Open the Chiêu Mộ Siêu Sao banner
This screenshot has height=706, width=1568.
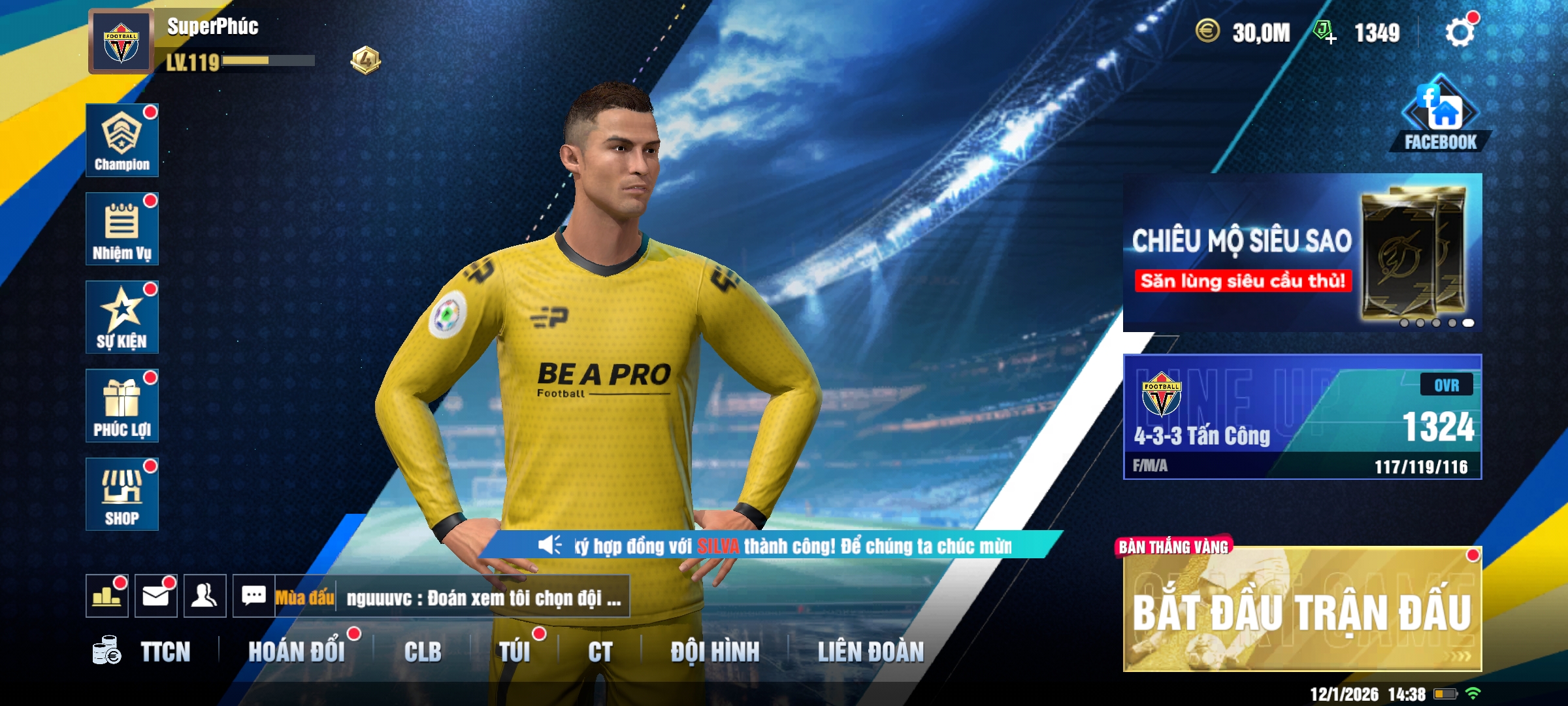1302,252
